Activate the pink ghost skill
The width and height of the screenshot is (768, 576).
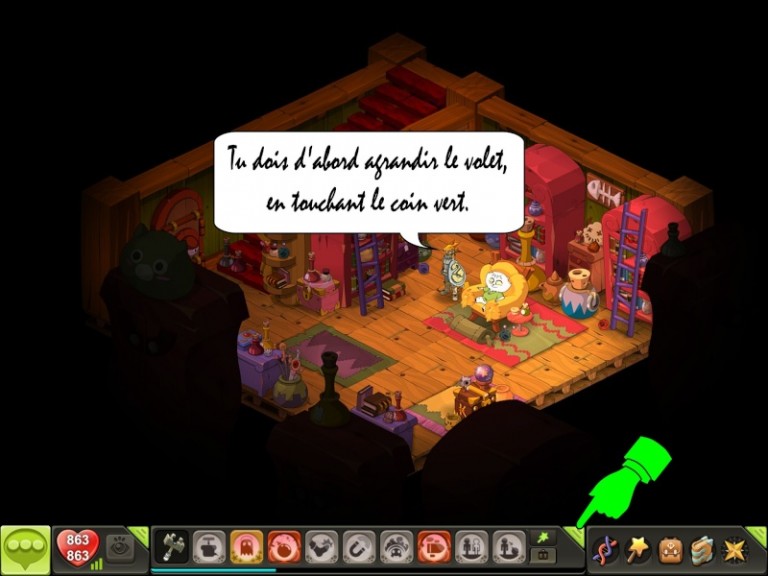(x=246, y=547)
